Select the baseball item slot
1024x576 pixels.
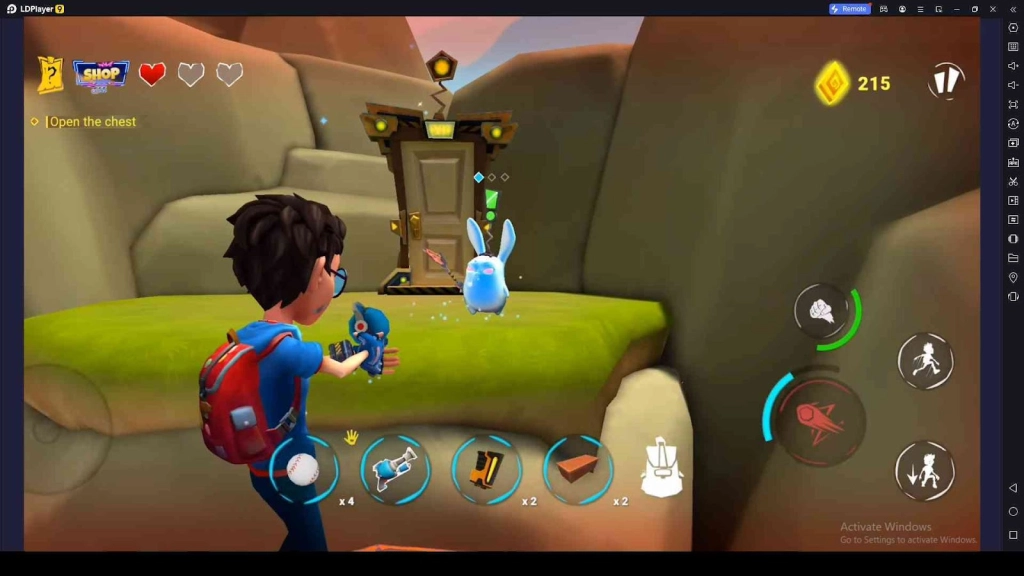click(x=303, y=468)
